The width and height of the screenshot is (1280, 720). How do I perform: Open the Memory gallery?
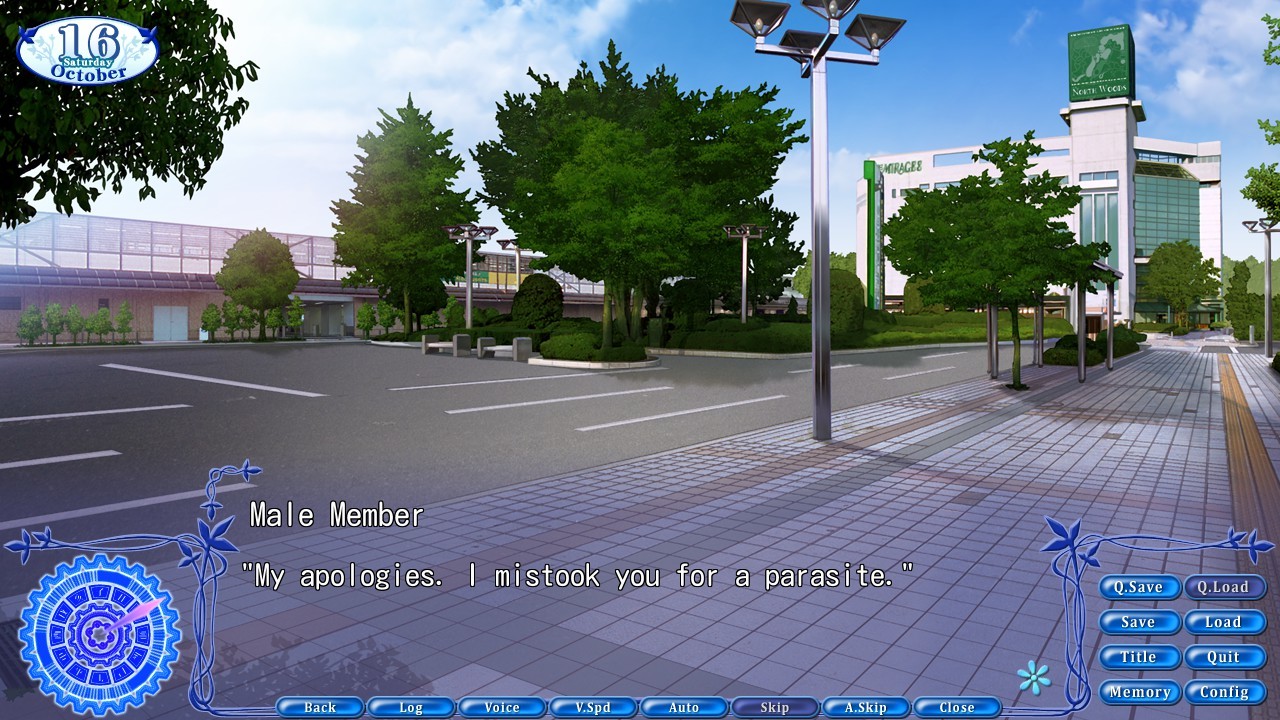coord(1141,691)
